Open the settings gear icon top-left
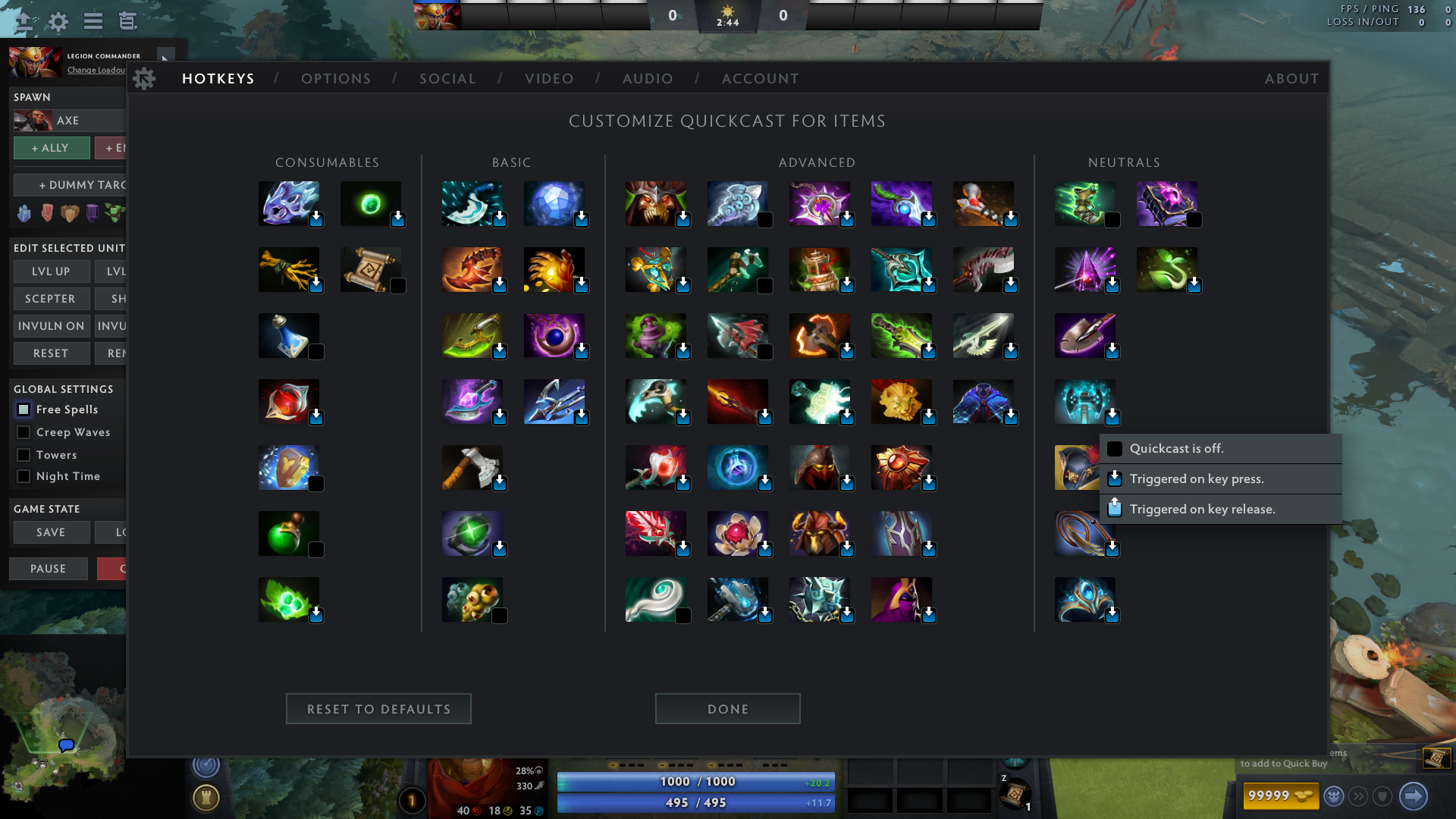 click(x=58, y=21)
